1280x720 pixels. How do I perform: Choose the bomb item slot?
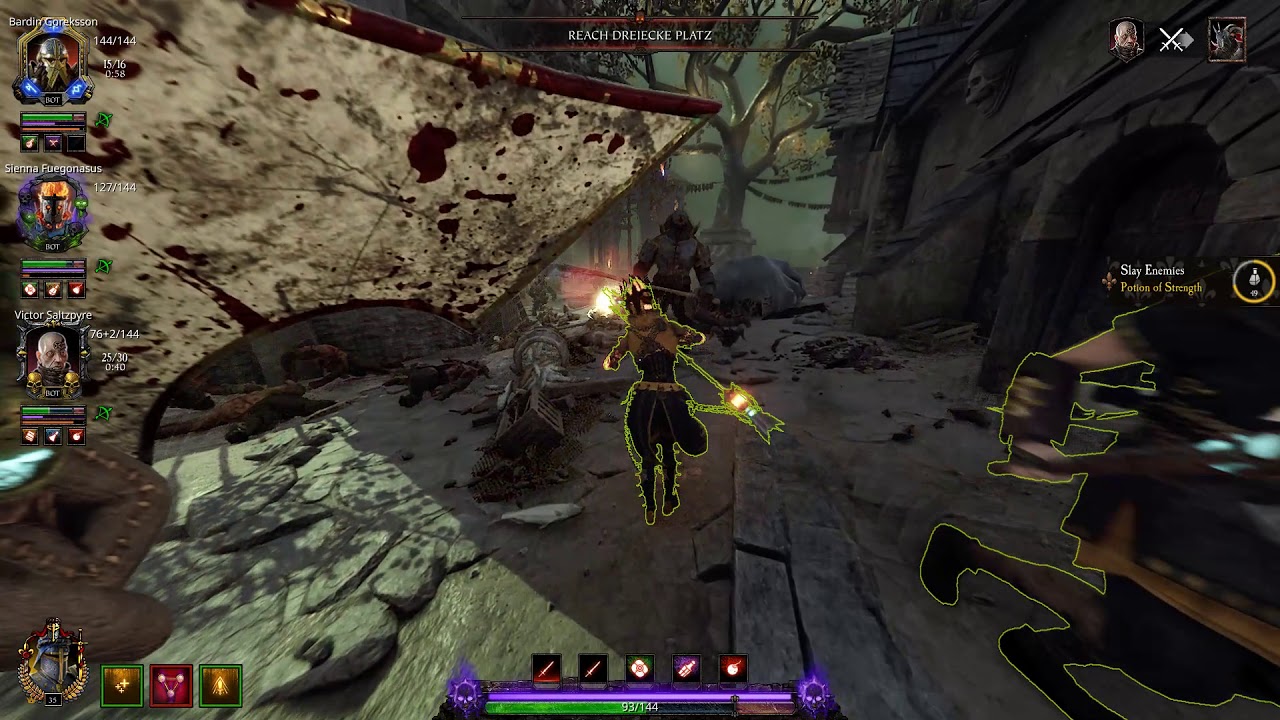click(733, 668)
